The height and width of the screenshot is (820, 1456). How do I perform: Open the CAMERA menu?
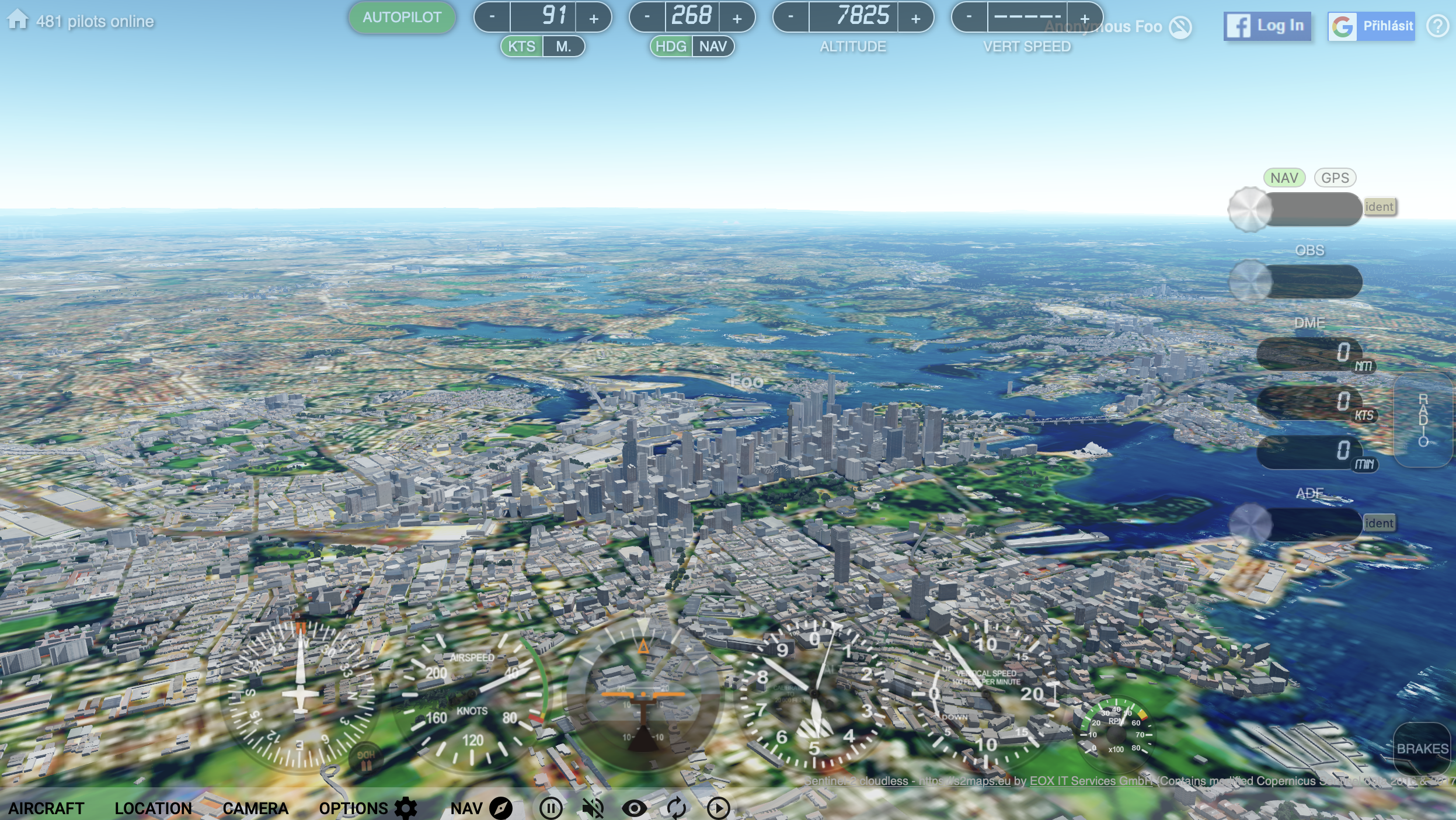coord(255,809)
